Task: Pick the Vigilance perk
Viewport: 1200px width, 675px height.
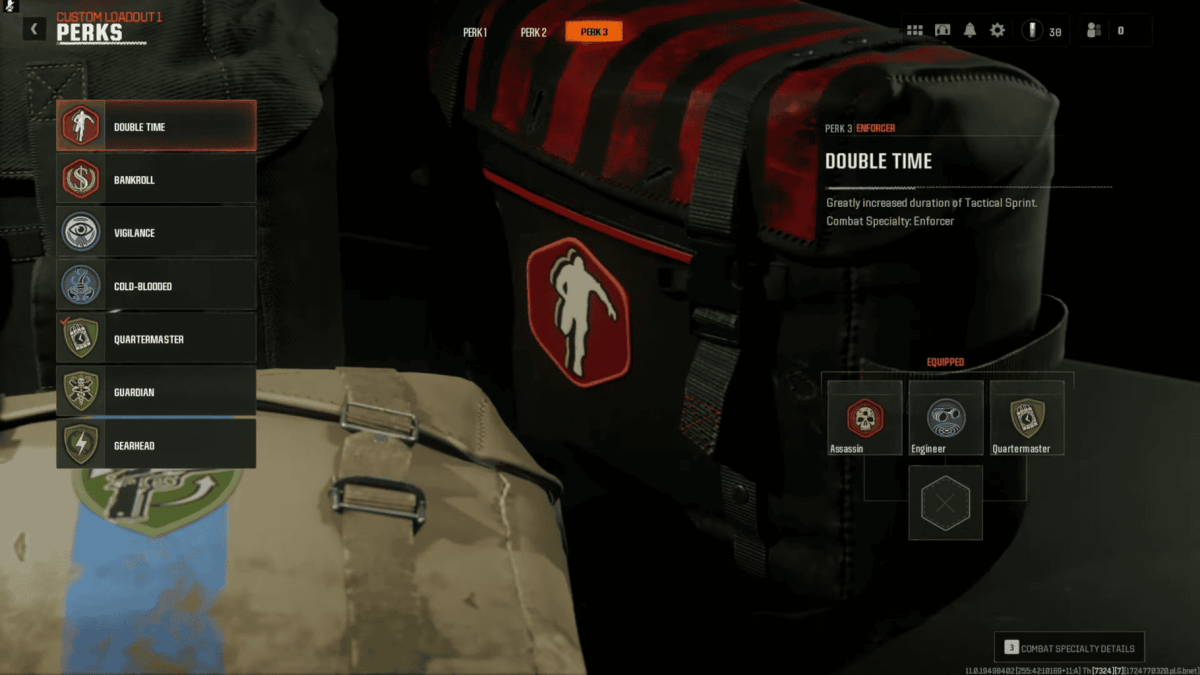Action: (156, 233)
